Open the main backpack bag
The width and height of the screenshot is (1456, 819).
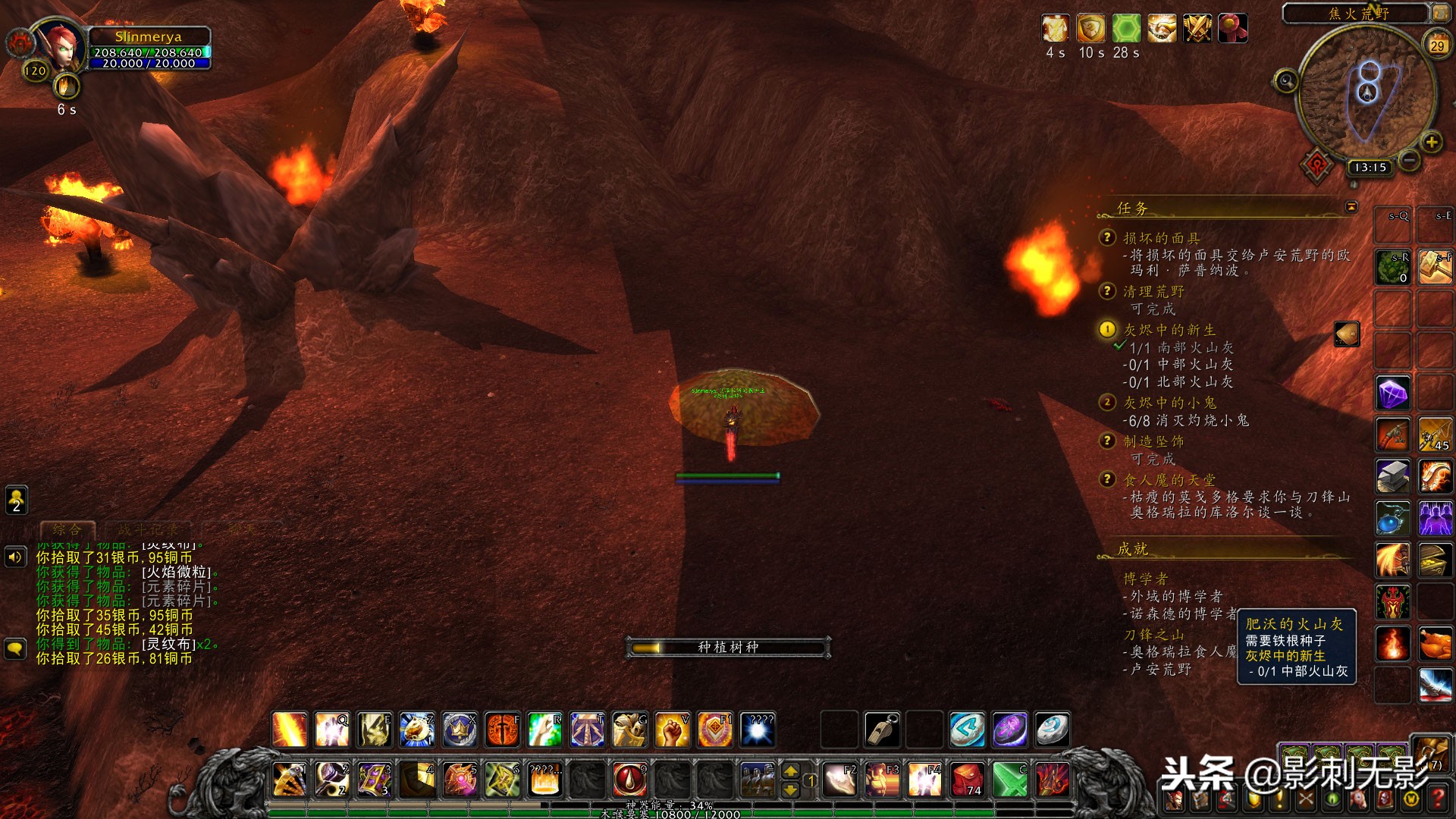(1430, 751)
